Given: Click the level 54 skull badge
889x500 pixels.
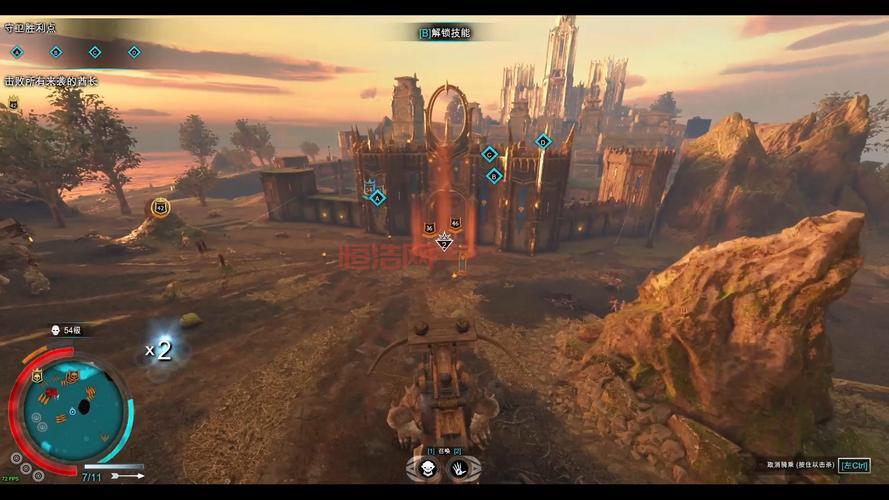Looking at the screenshot, I should click(56, 330).
